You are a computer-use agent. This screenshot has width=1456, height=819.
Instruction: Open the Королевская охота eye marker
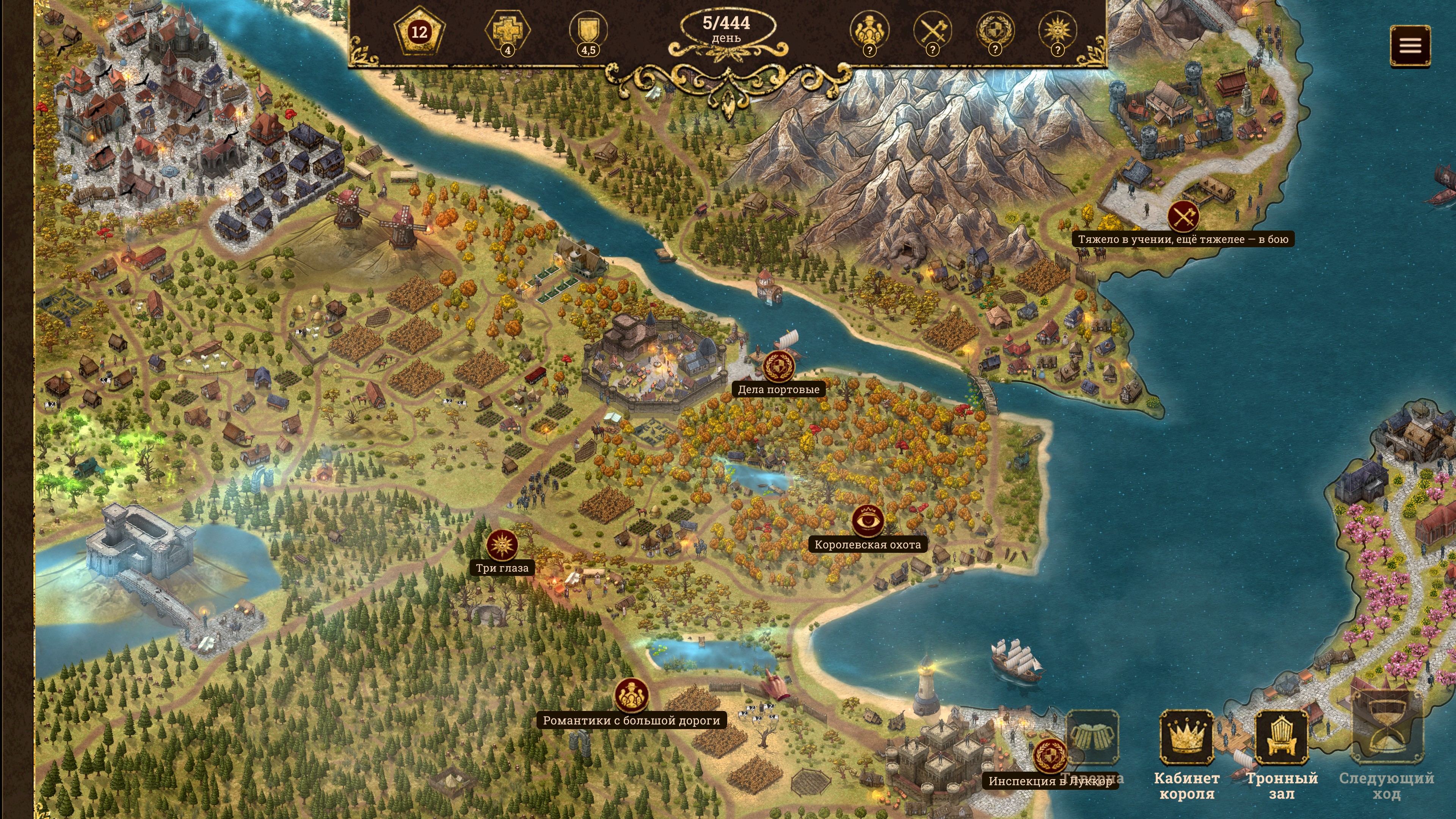(868, 521)
